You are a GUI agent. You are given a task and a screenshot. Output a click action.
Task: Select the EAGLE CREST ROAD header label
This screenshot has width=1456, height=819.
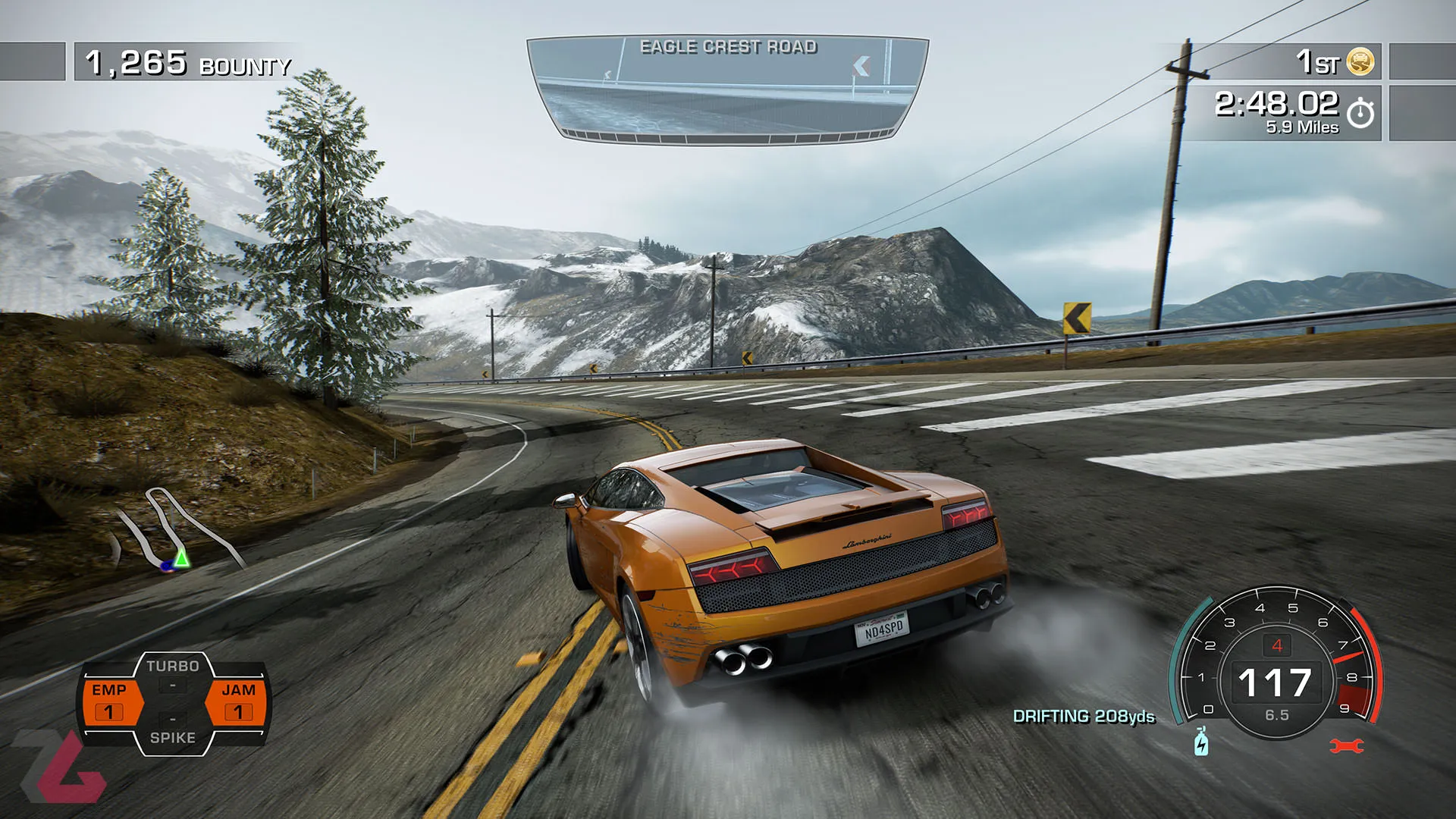click(x=728, y=46)
